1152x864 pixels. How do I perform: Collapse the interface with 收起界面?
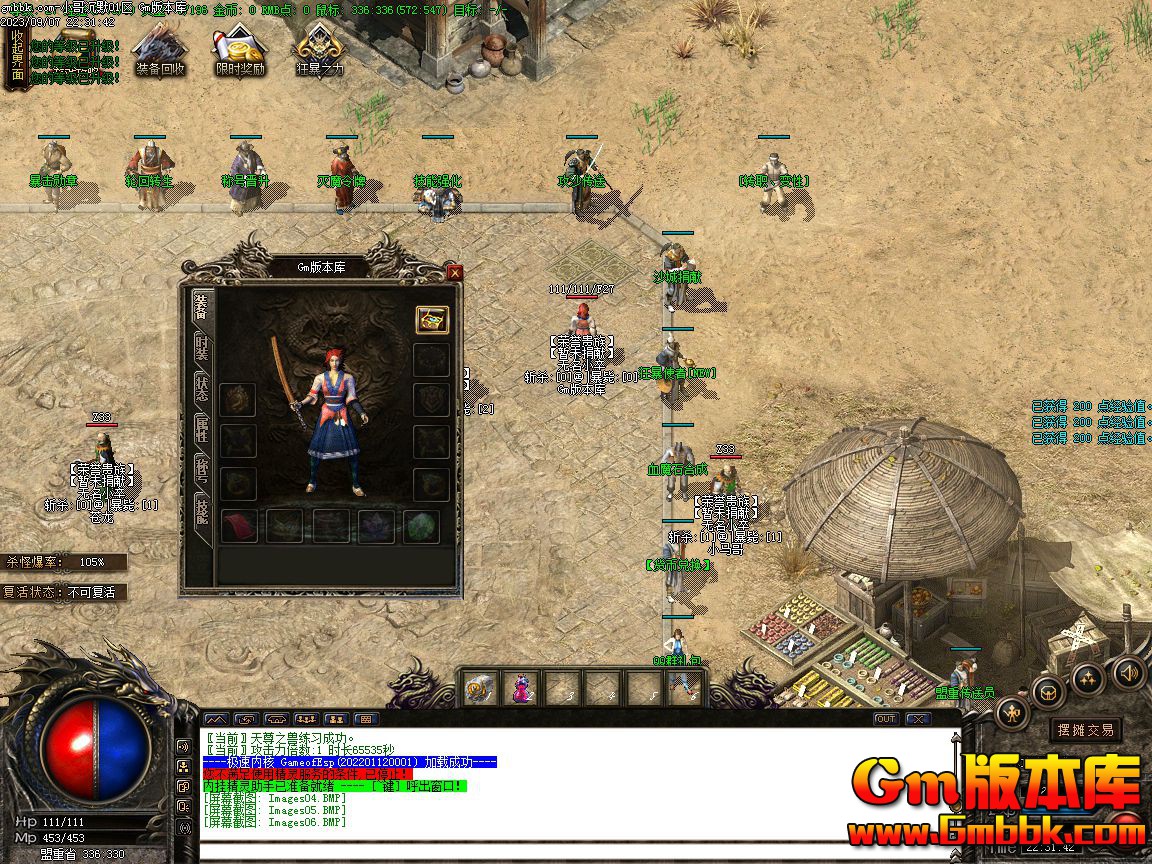15,57
